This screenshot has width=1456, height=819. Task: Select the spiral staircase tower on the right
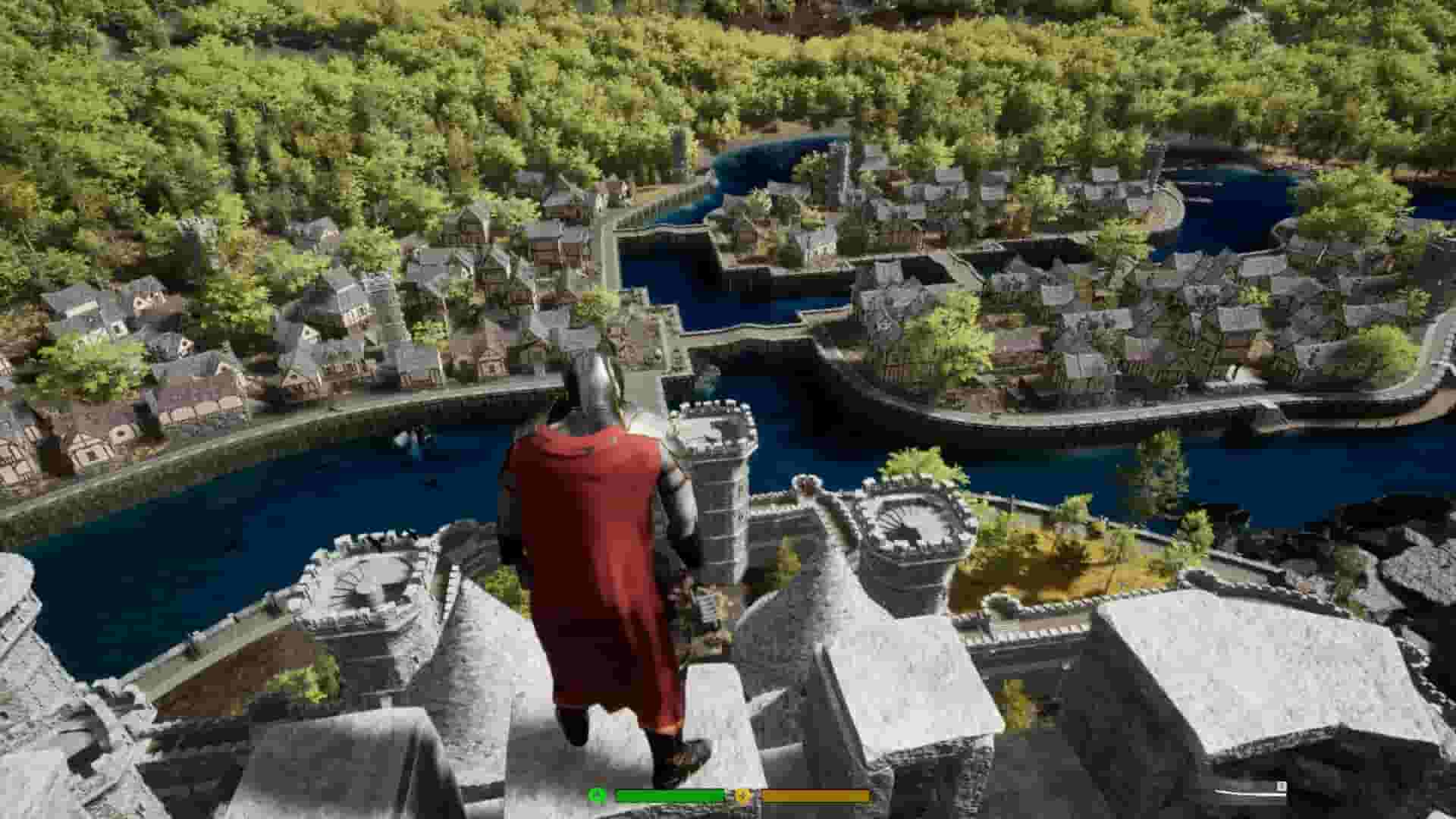[x=906, y=523]
